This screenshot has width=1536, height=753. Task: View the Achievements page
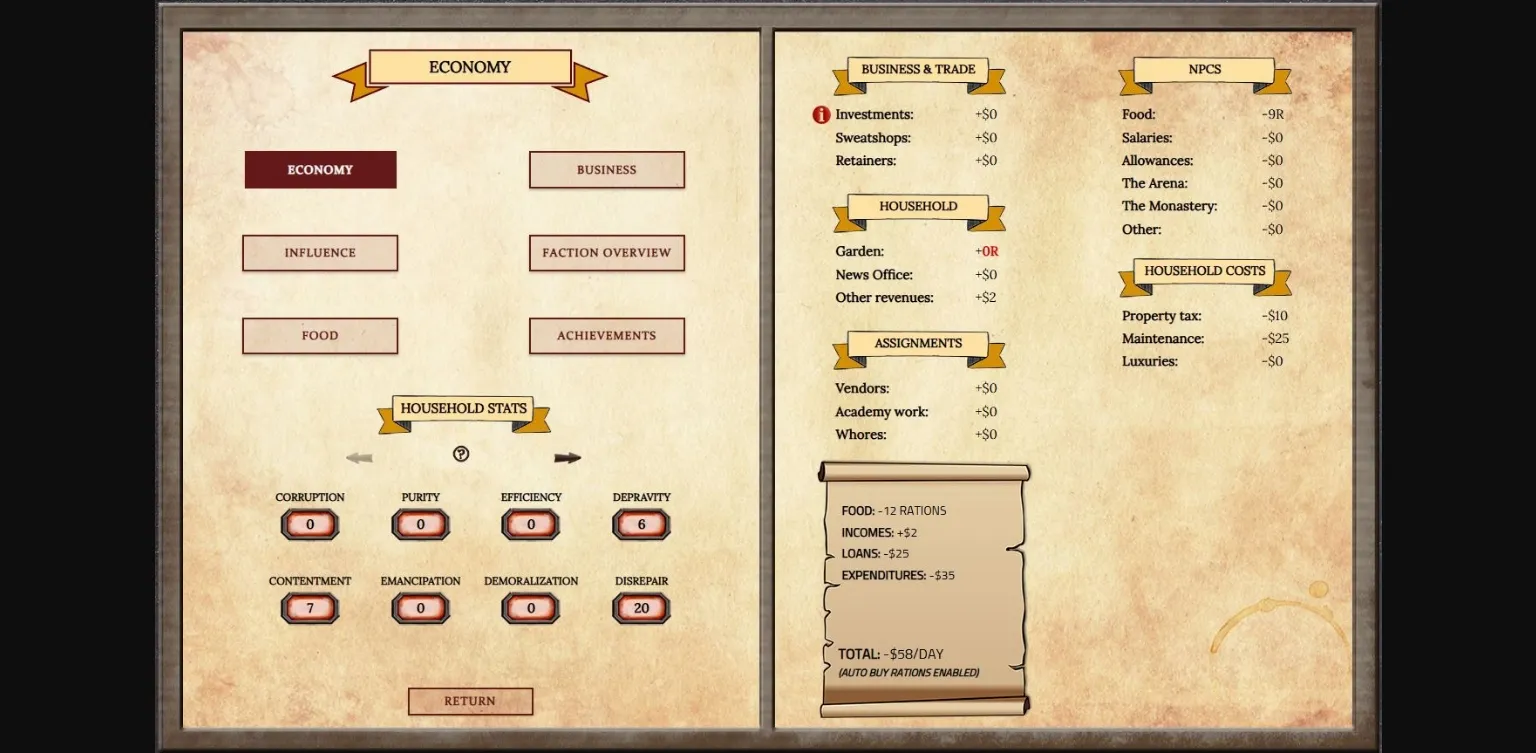(x=606, y=335)
